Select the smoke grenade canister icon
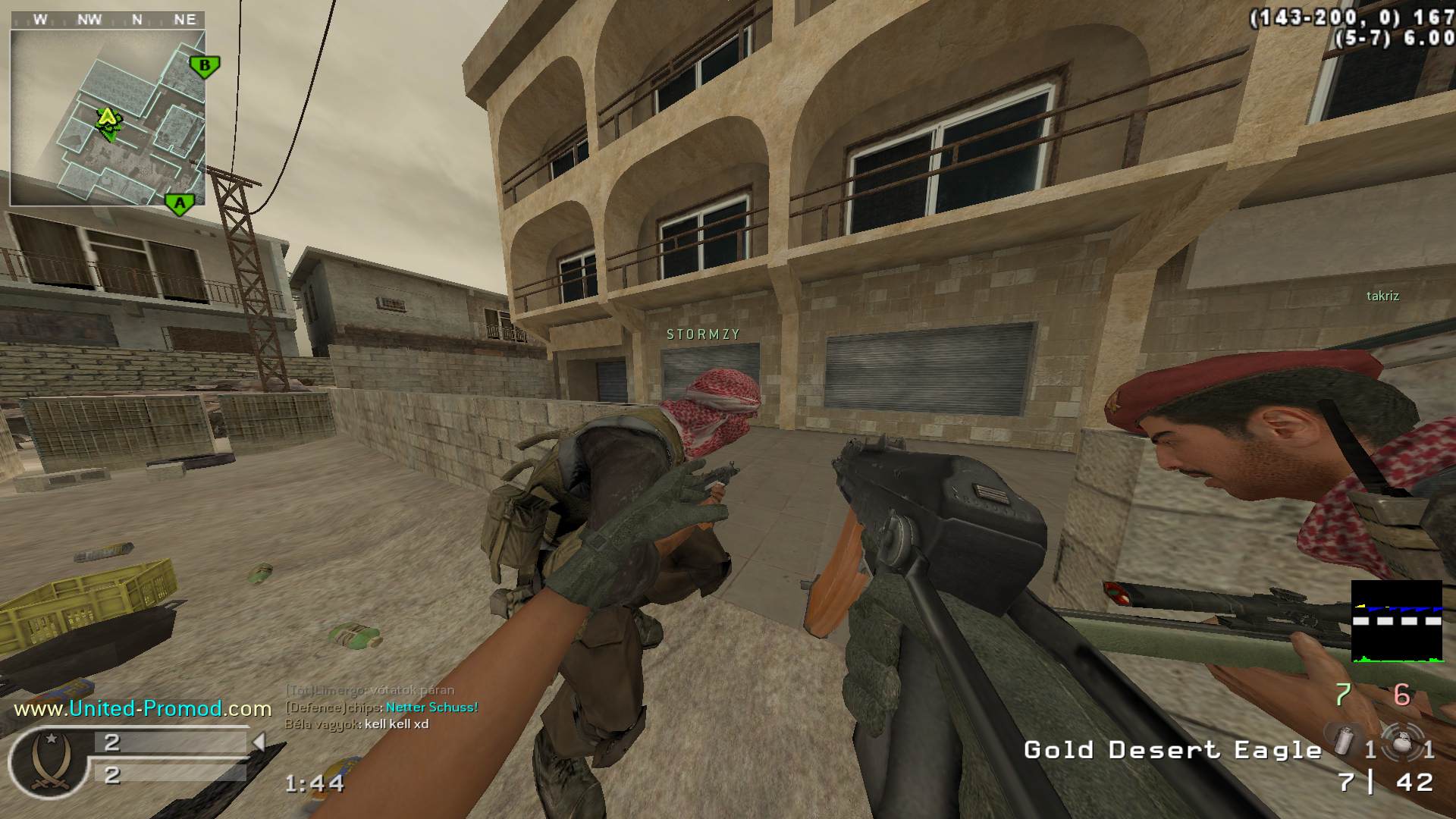The width and height of the screenshot is (1456, 819). (x=1342, y=741)
